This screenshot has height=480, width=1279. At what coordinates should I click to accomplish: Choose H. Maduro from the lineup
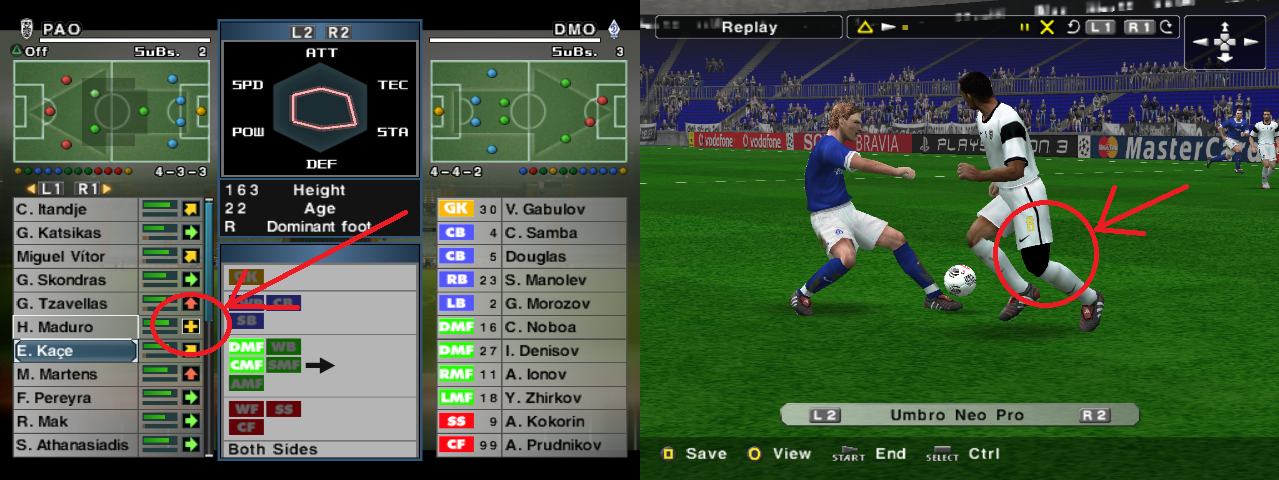[x=75, y=327]
